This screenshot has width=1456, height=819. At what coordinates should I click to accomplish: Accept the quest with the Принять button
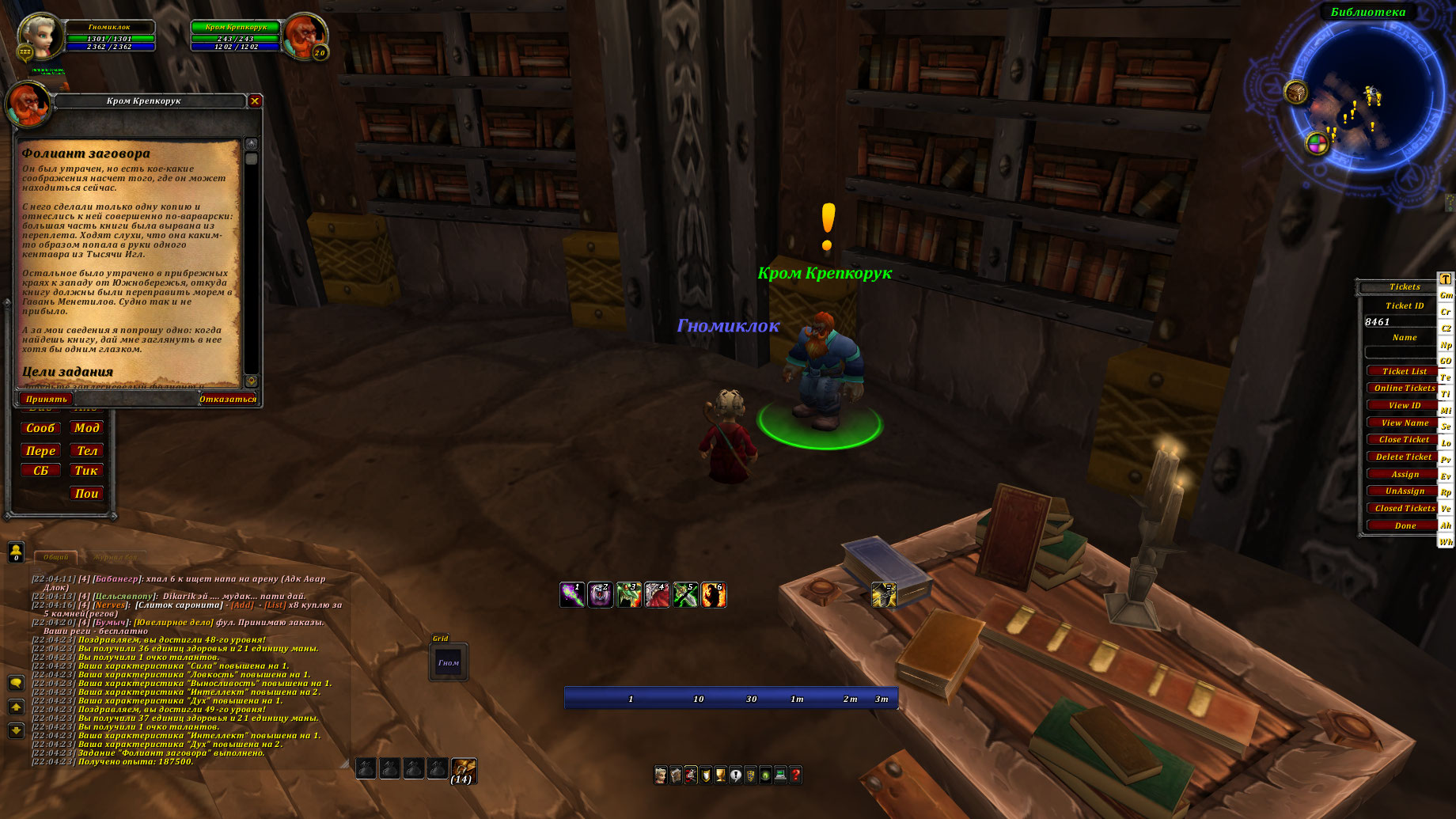coord(46,399)
